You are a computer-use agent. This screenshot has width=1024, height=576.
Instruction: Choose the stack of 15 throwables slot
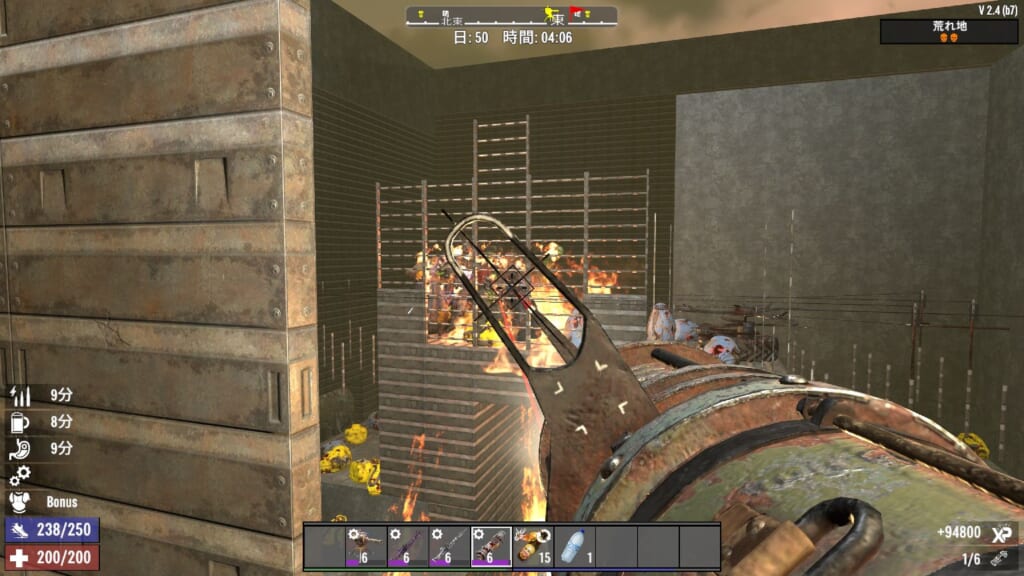click(533, 547)
